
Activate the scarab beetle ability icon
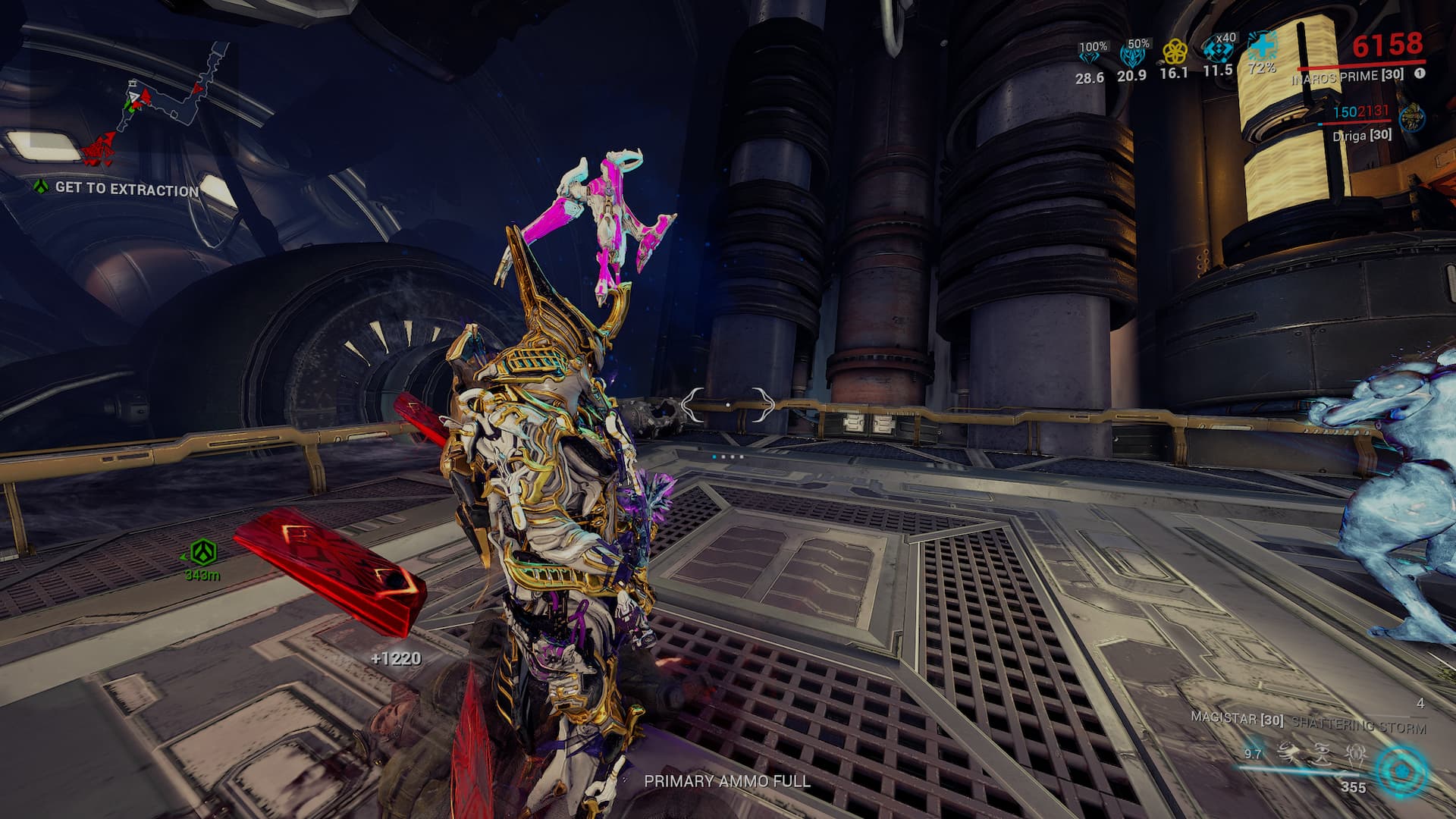pyautogui.click(x=1356, y=754)
